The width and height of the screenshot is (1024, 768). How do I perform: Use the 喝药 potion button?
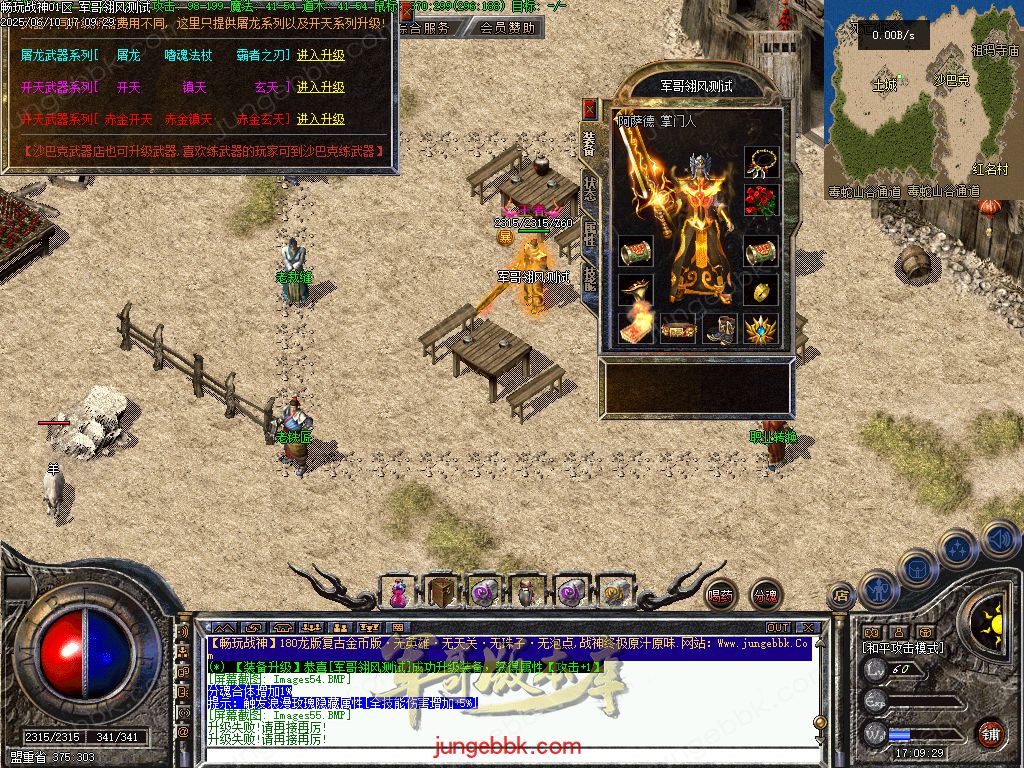tap(720, 595)
